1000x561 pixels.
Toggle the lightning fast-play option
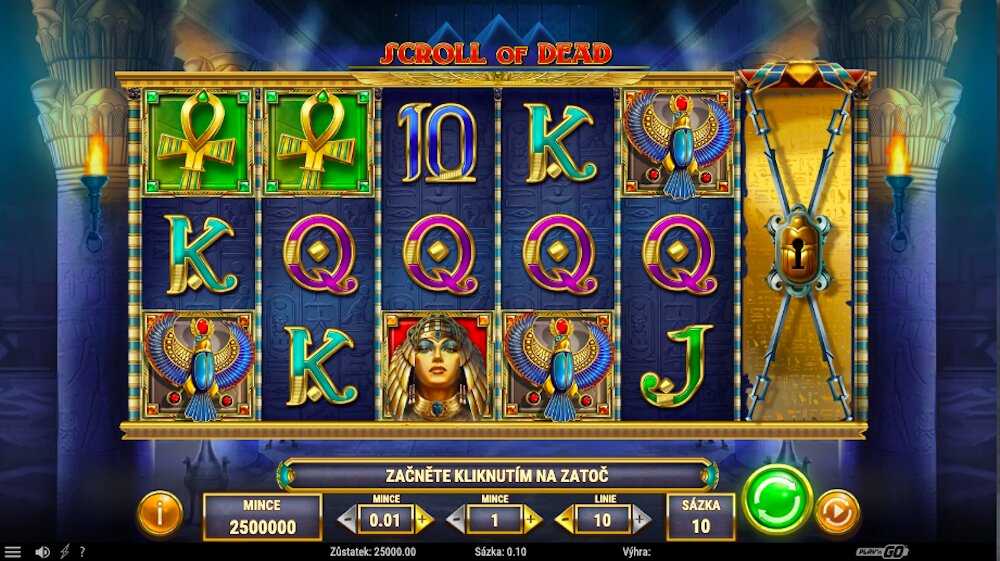click(x=65, y=552)
